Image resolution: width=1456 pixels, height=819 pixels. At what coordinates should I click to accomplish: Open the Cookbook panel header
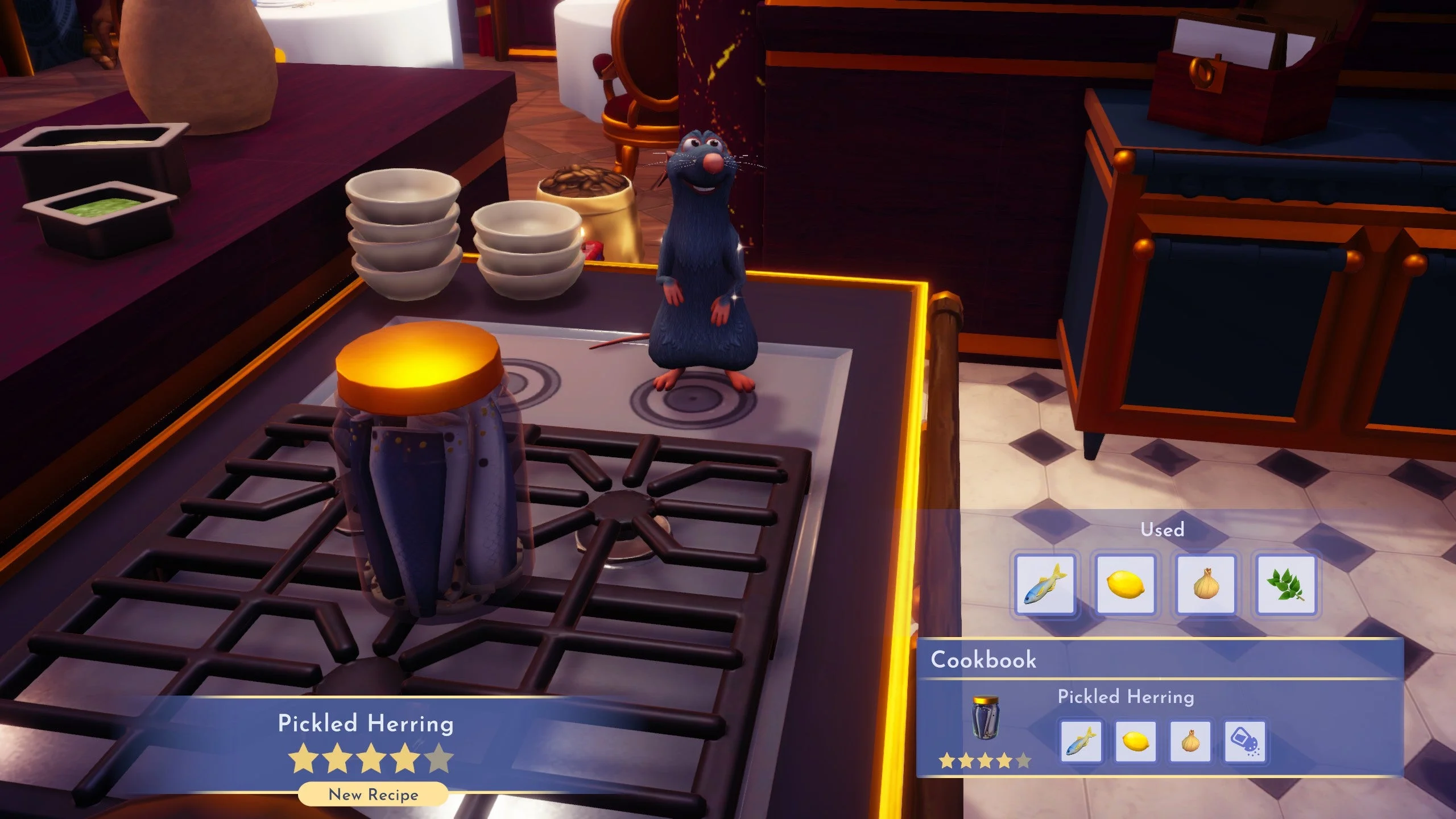[984, 660]
